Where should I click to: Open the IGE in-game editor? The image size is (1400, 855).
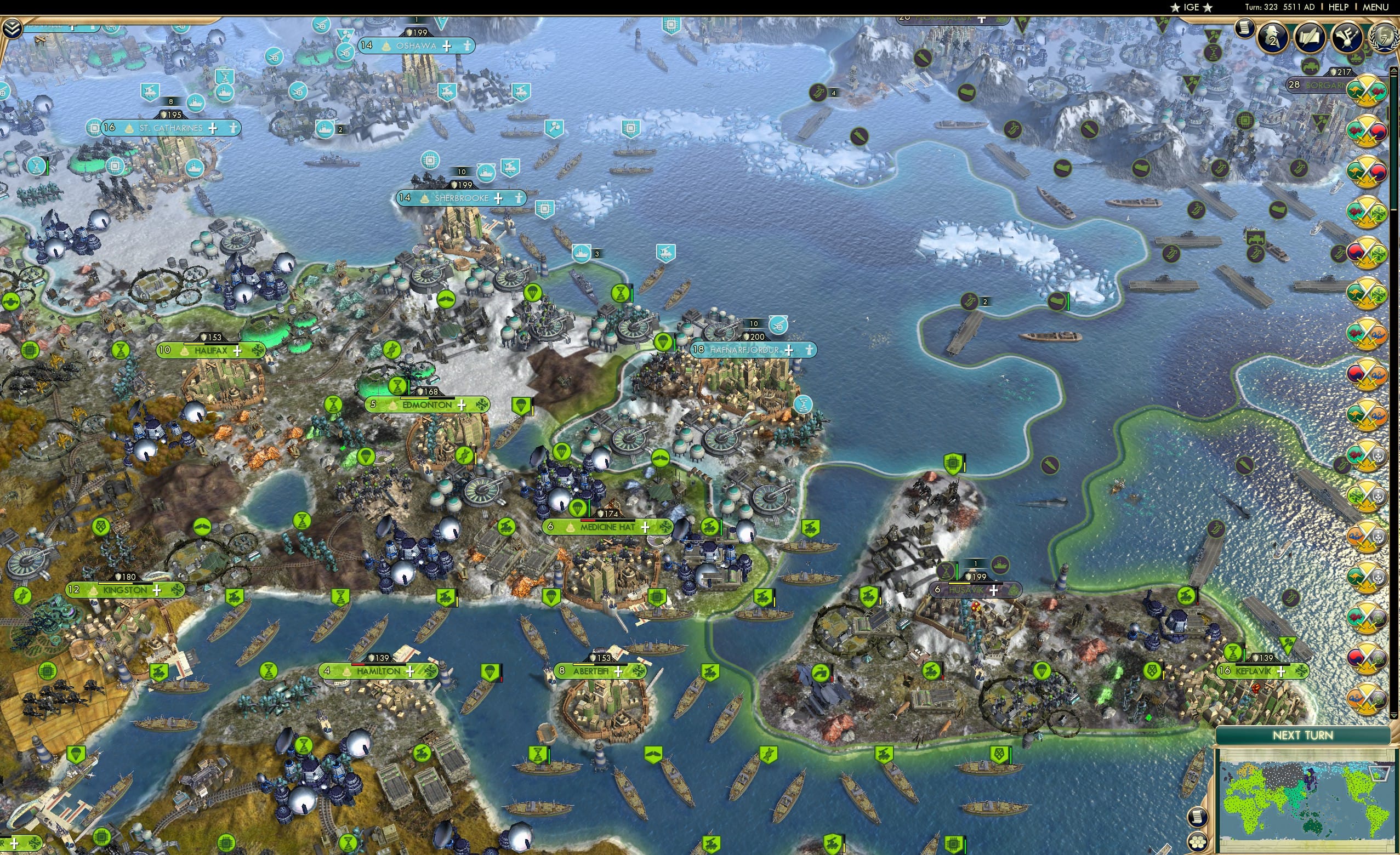(1191, 7)
